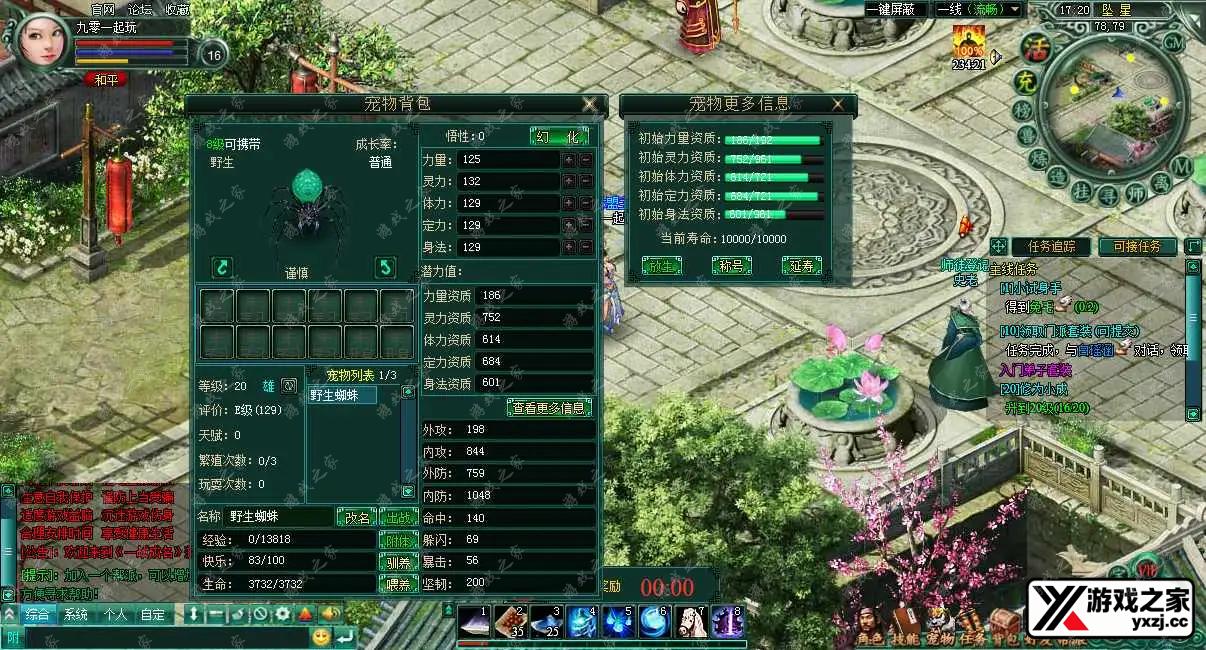The width and height of the screenshot is (1206, 650).
Task: Tame the pet with 驯养 button
Action: [x=398, y=562]
